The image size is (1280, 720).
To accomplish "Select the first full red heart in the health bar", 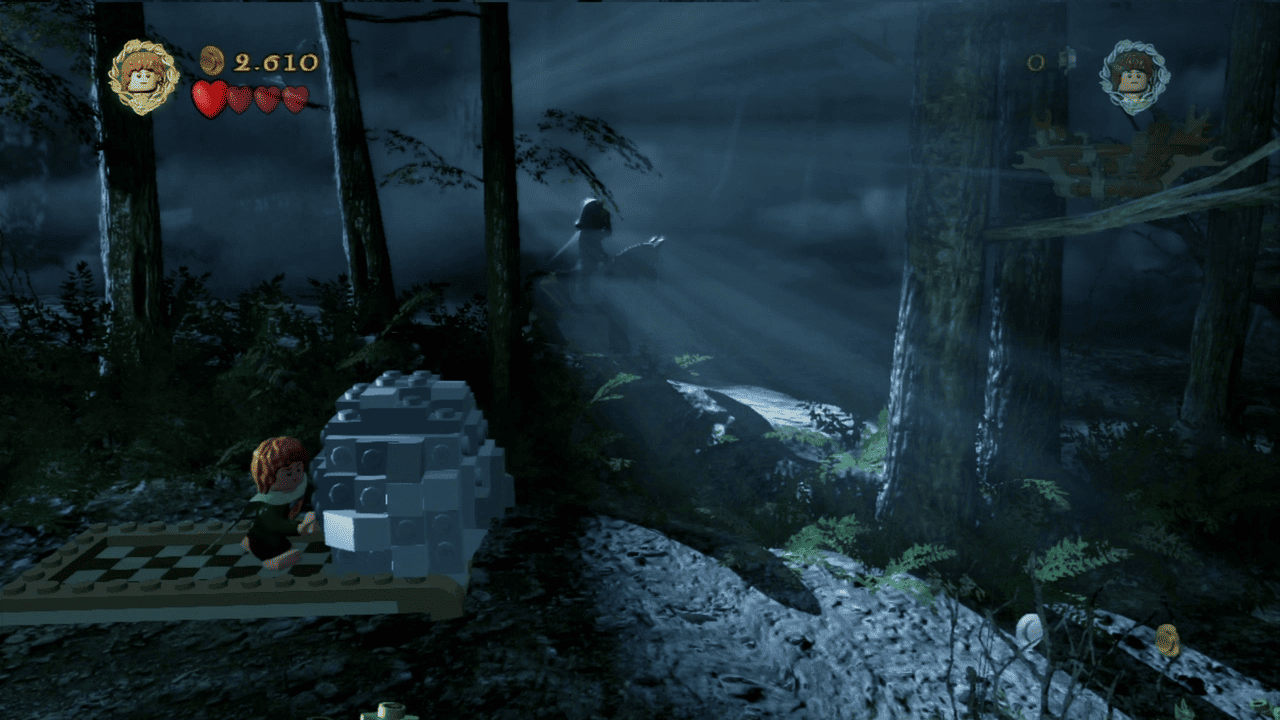I will click(x=207, y=96).
